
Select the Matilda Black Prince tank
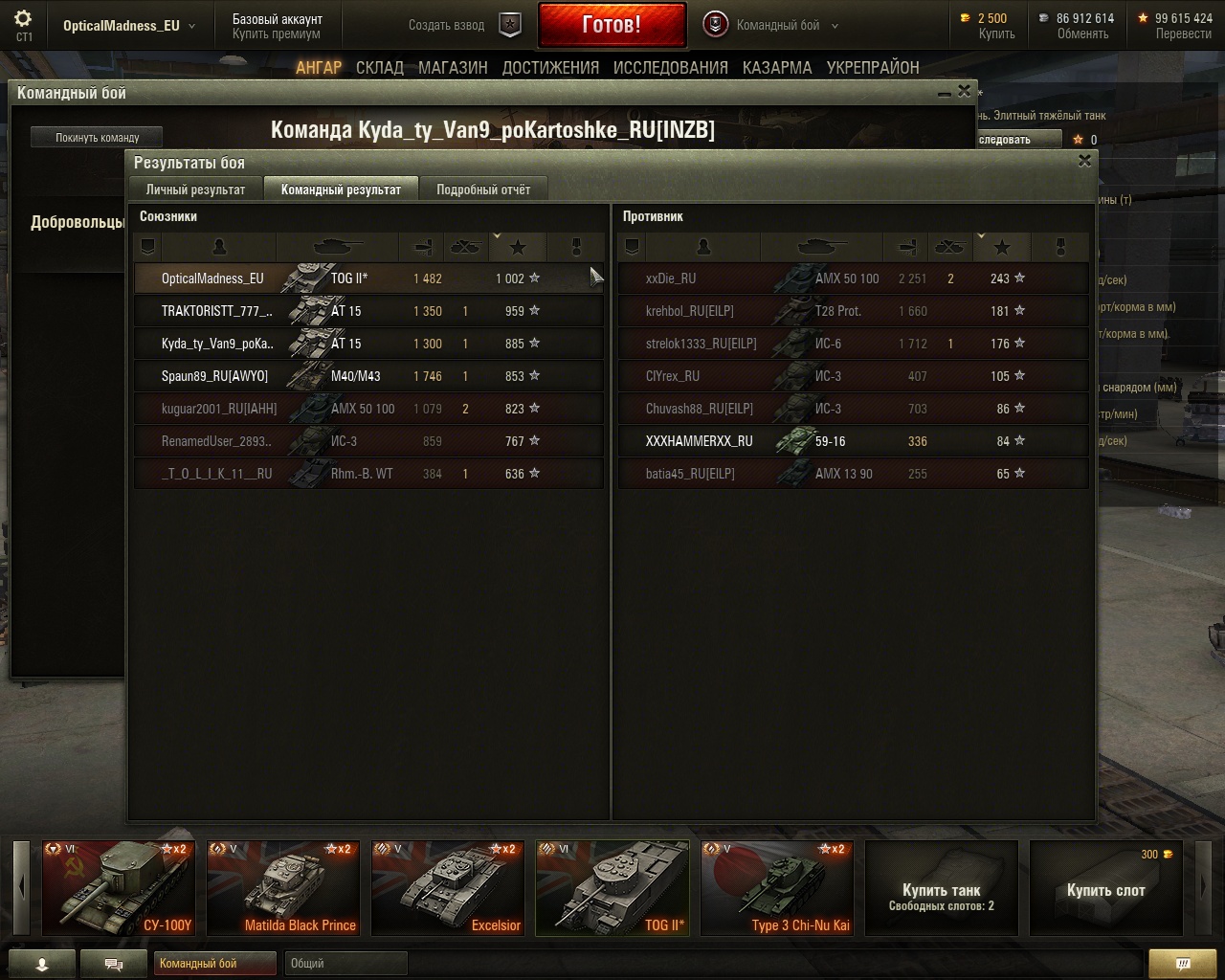[283, 887]
